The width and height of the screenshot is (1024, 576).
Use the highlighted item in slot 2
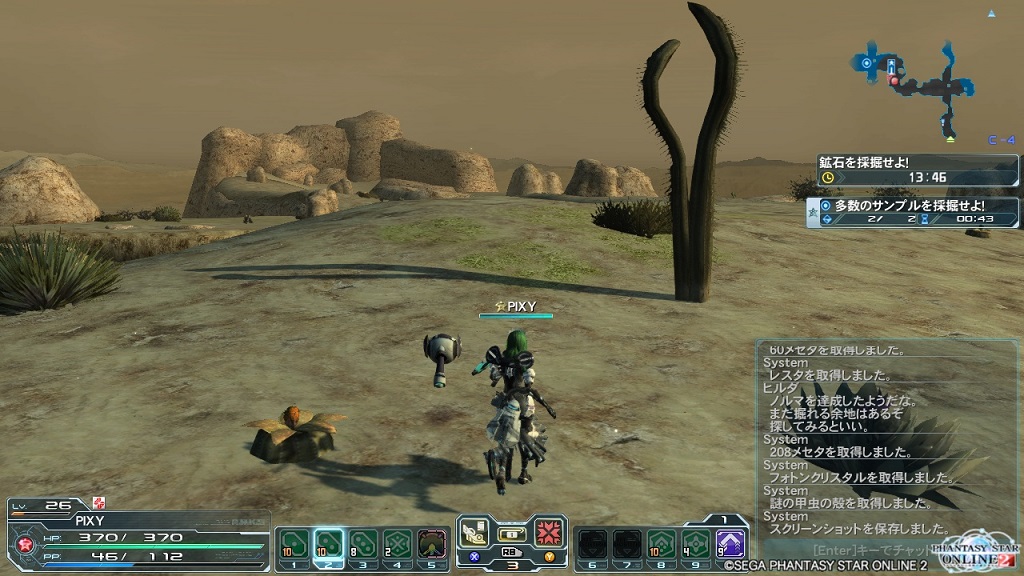(328, 543)
